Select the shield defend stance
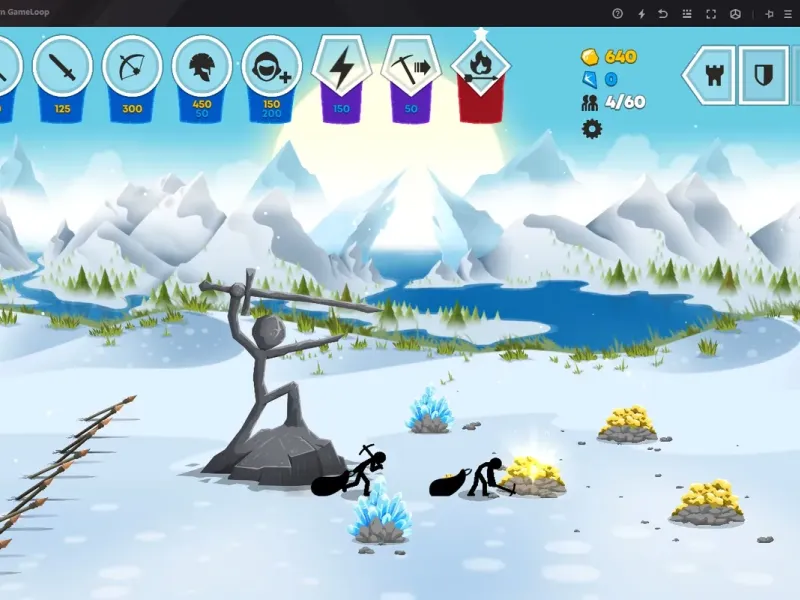This screenshot has width=800, height=600. coord(763,75)
